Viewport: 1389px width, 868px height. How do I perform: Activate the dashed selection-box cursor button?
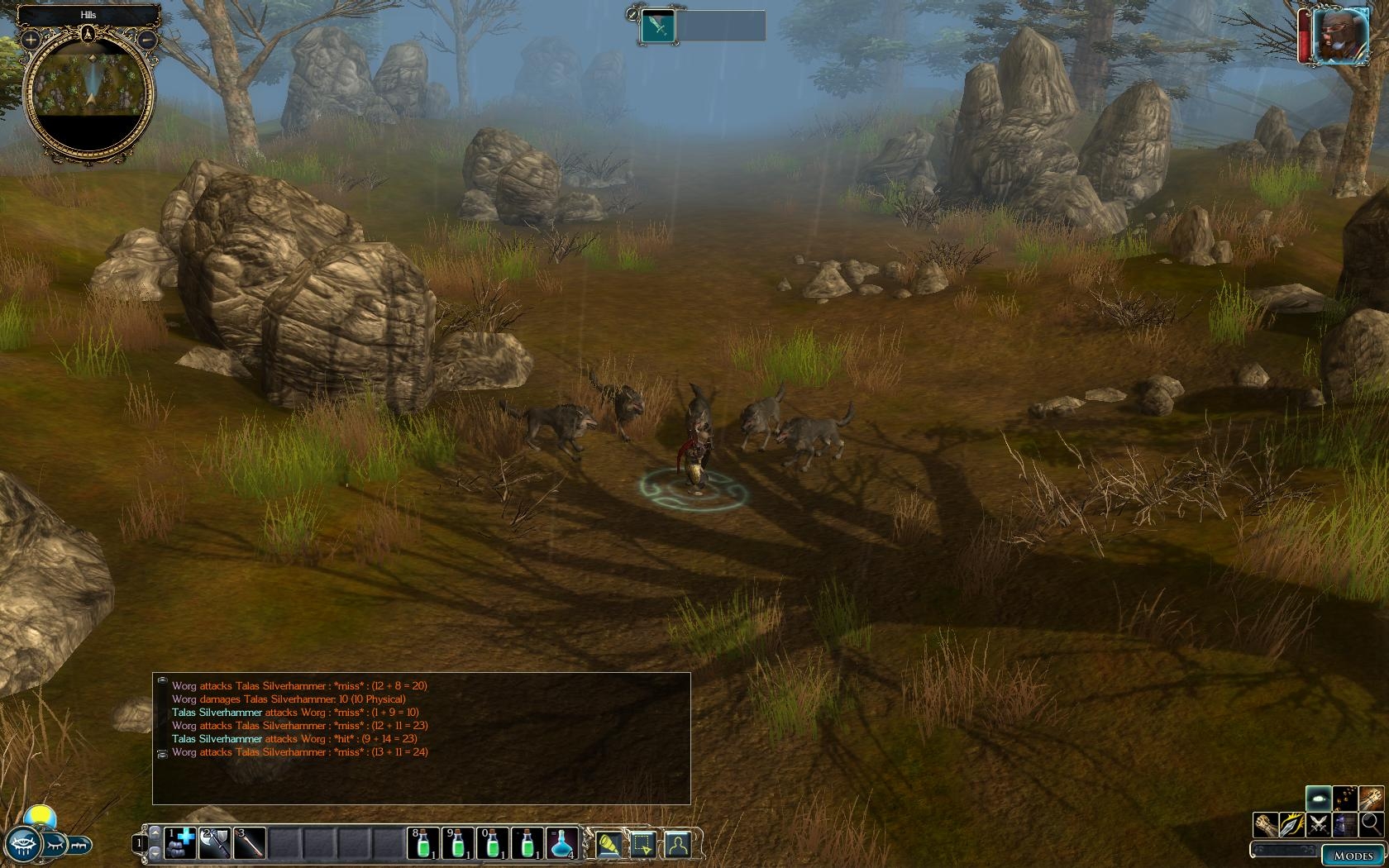pos(643,844)
